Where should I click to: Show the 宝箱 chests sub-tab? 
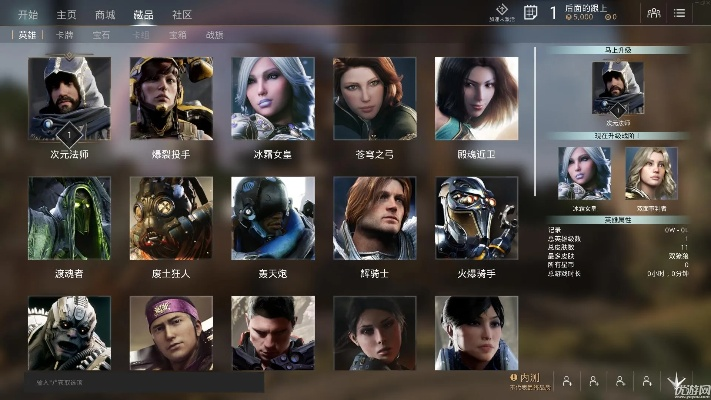point(177,34)
